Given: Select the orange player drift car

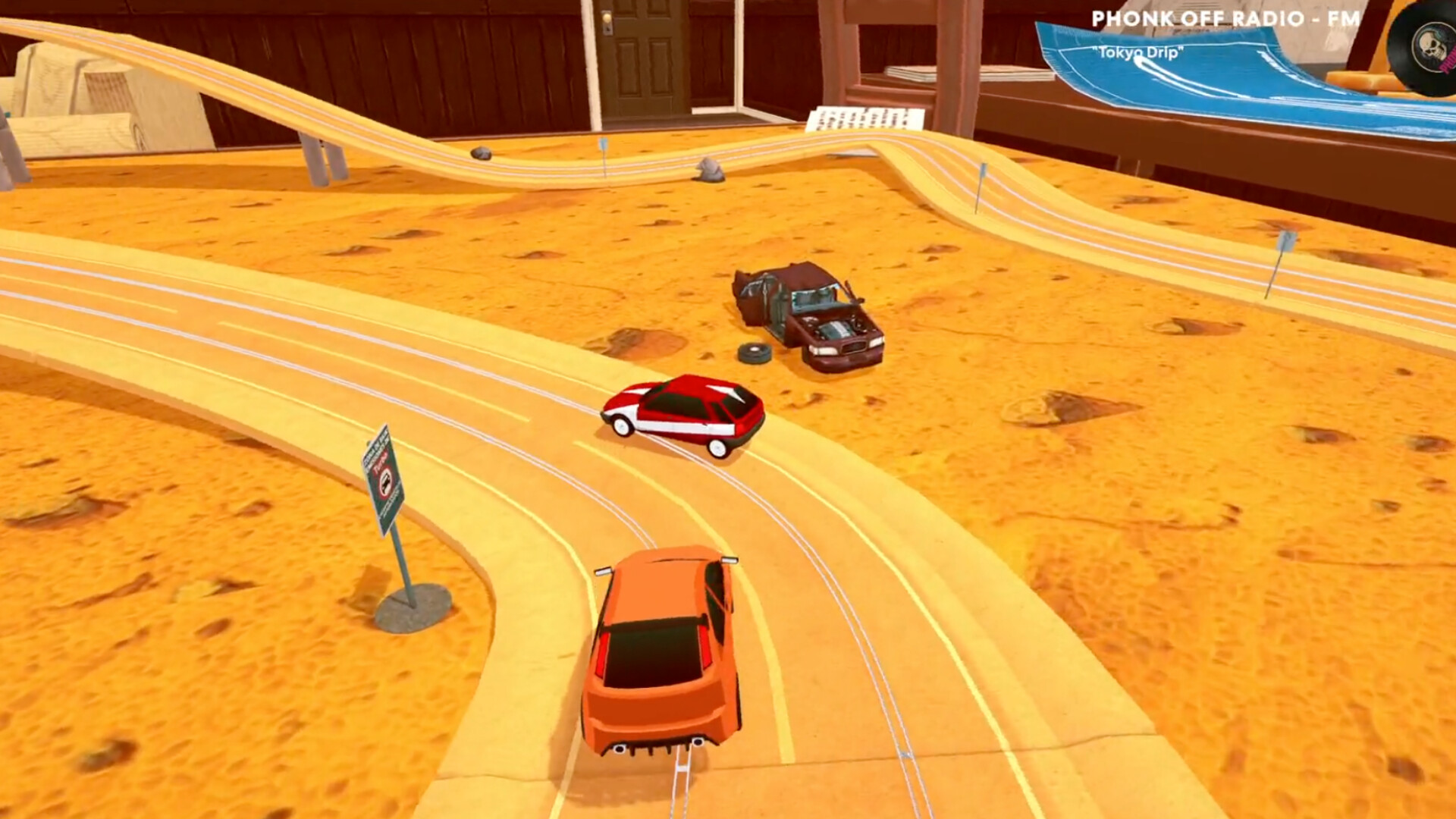Looking at the screenshot, I should [x=660, y=652].
